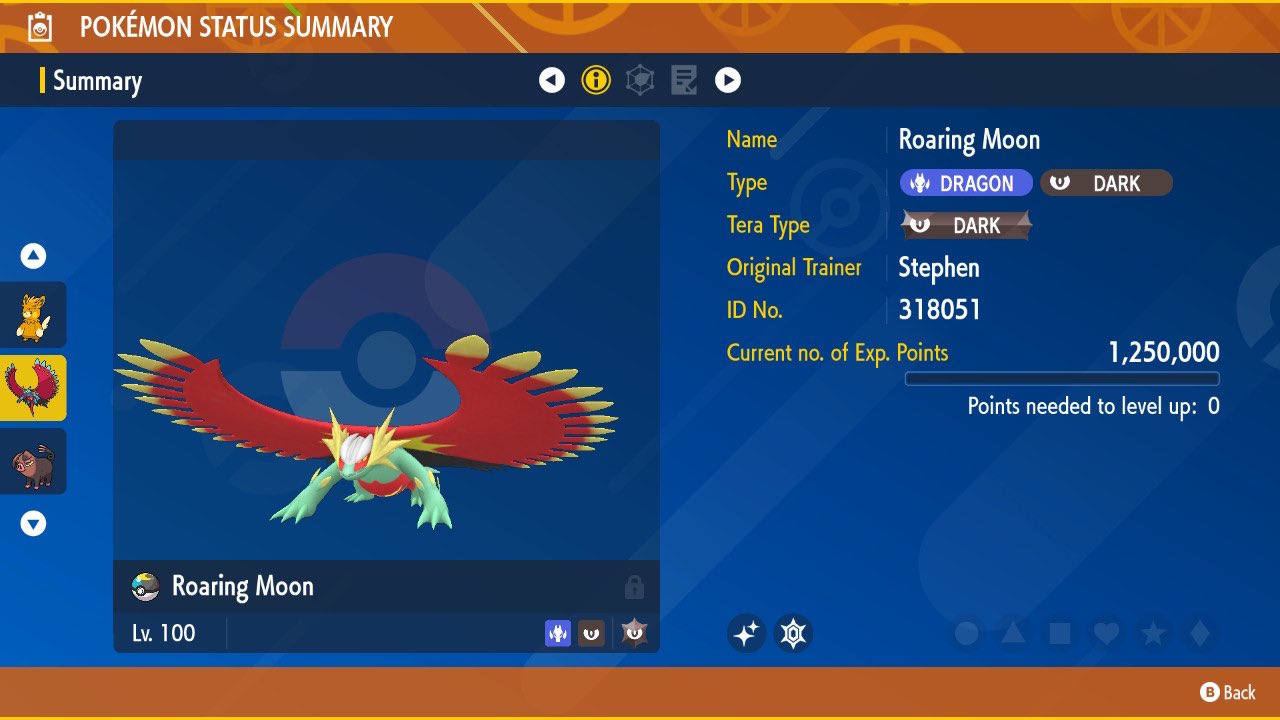Viewport: 1280px width, 720px height.
Task: Click the Dragon type mini-icon near Lv. 100
Action: [x=557, y=633]
